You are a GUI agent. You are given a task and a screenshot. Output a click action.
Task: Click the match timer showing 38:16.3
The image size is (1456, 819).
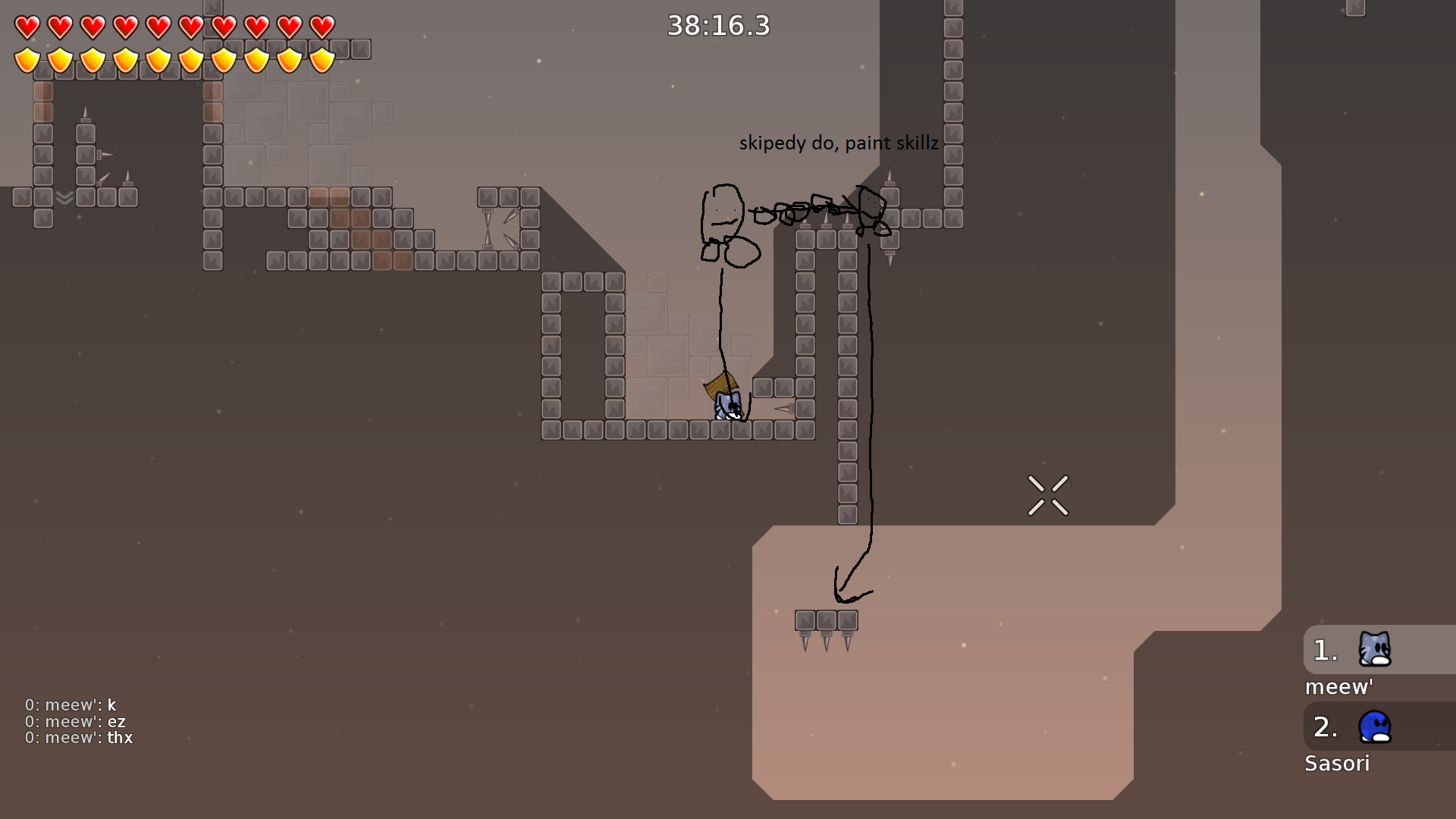717,25
